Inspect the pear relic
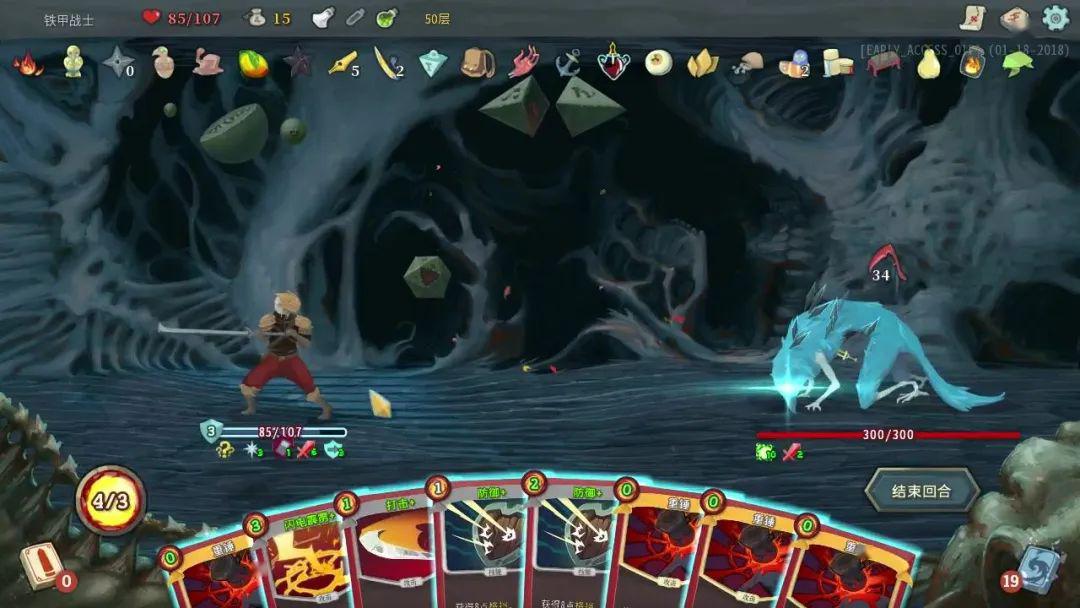This screenshot has width=1080, height=608. click(x=929, y=63)
